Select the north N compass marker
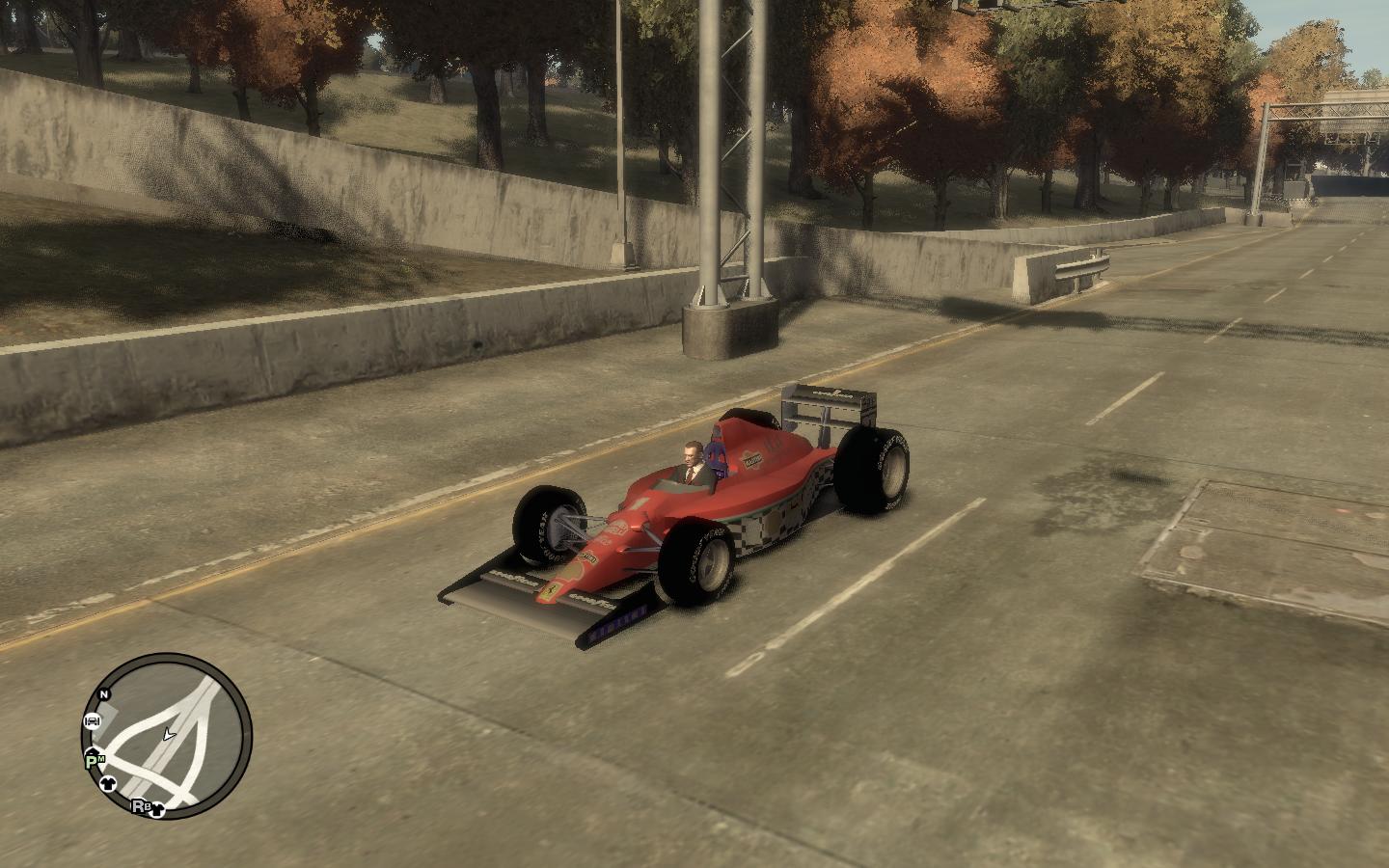The height and width of the screenshot is (868, 1389). [104, 693]
